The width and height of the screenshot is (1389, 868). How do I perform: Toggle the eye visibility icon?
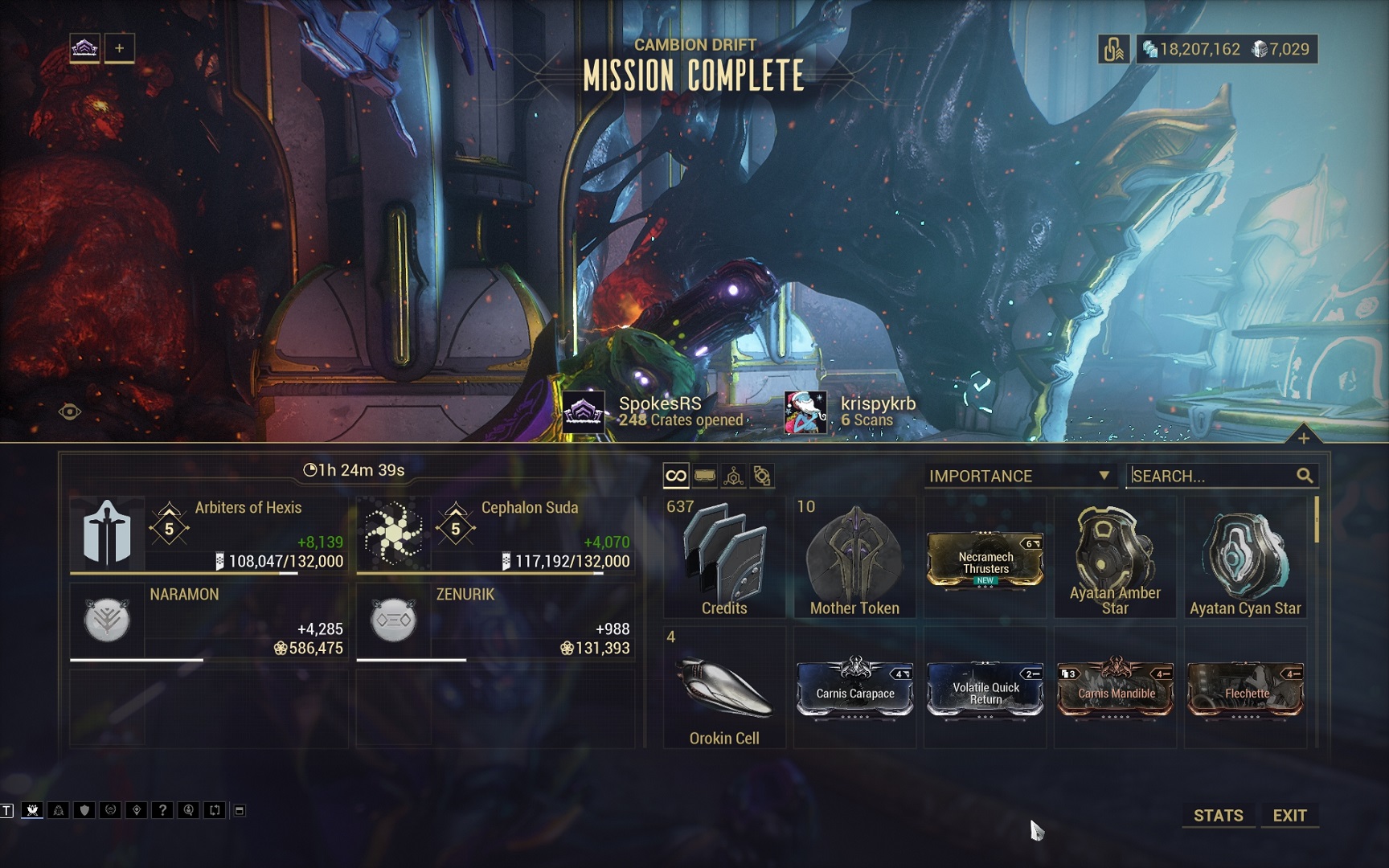pyautogui.click(x=70, y=412)
